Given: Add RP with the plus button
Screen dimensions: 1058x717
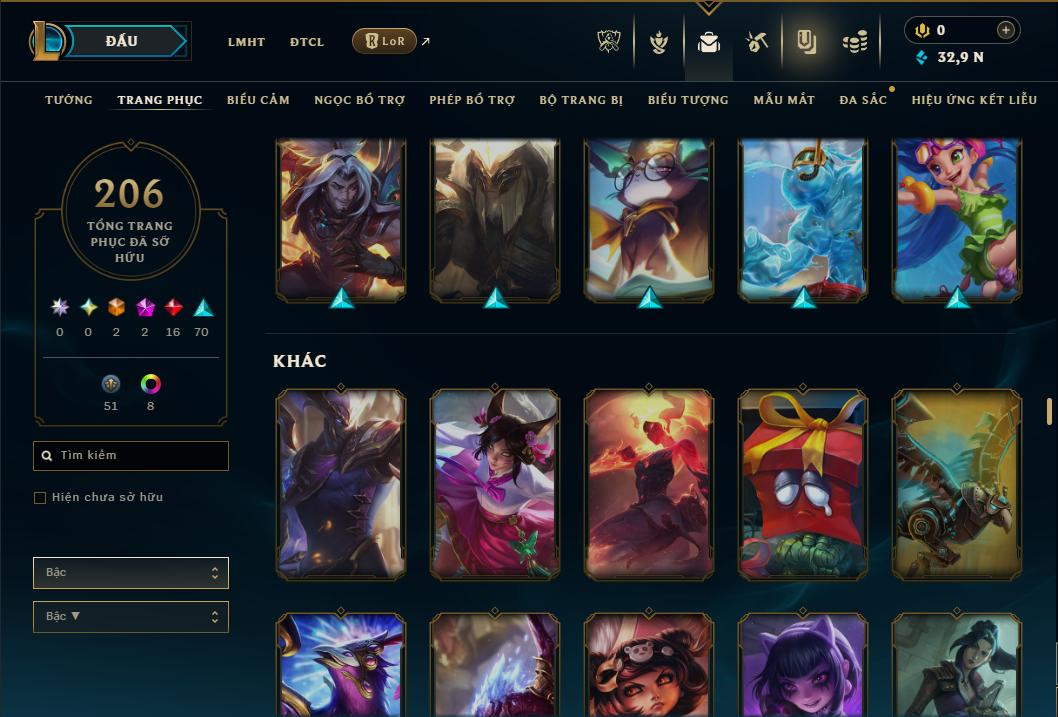Looking at the screenshot, I should coord(1006,31).
